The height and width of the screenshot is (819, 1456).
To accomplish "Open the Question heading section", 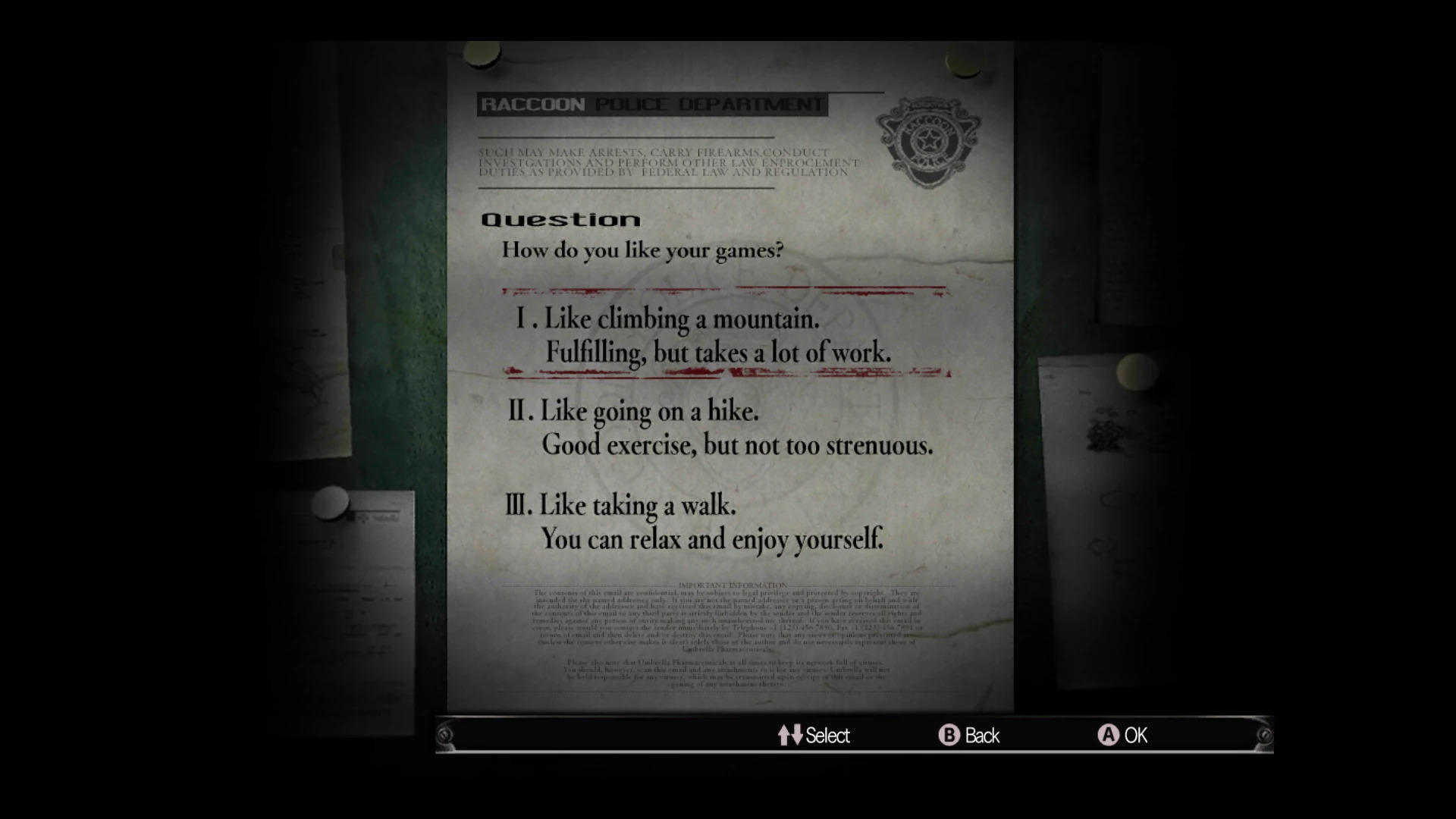I will click(561, 220).
